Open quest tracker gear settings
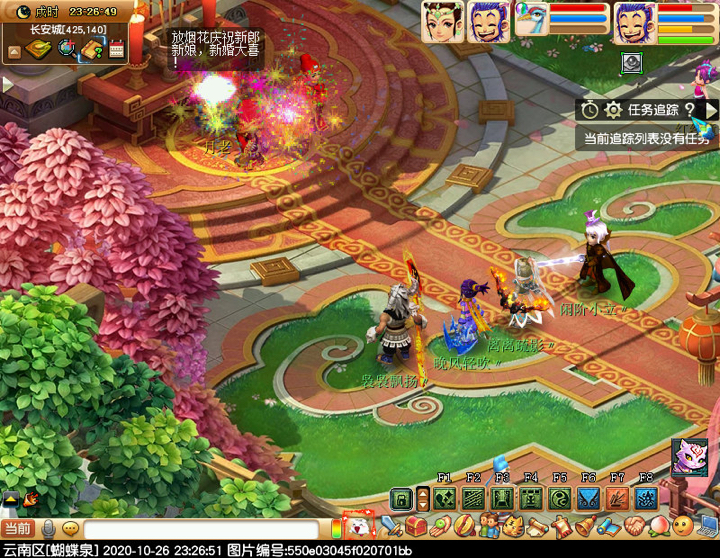Image resolution: width=720 pixels, height=558 pixels. 613,110
